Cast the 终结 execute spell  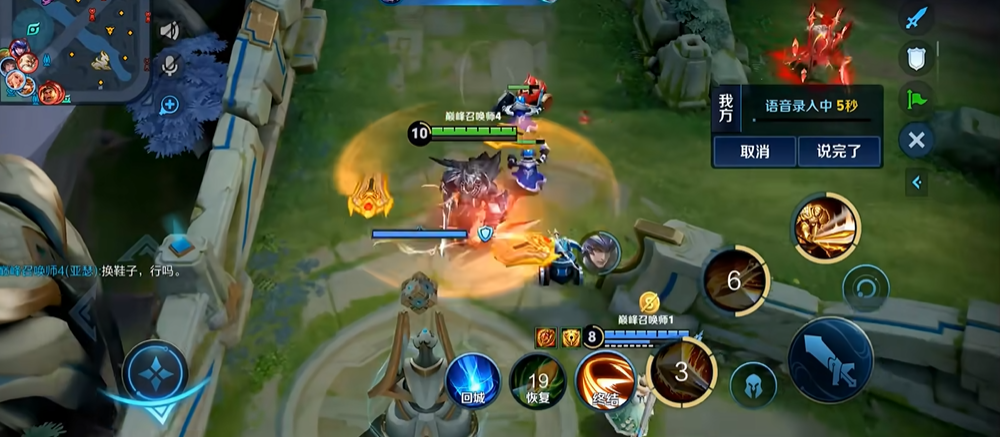pos(604,380)
